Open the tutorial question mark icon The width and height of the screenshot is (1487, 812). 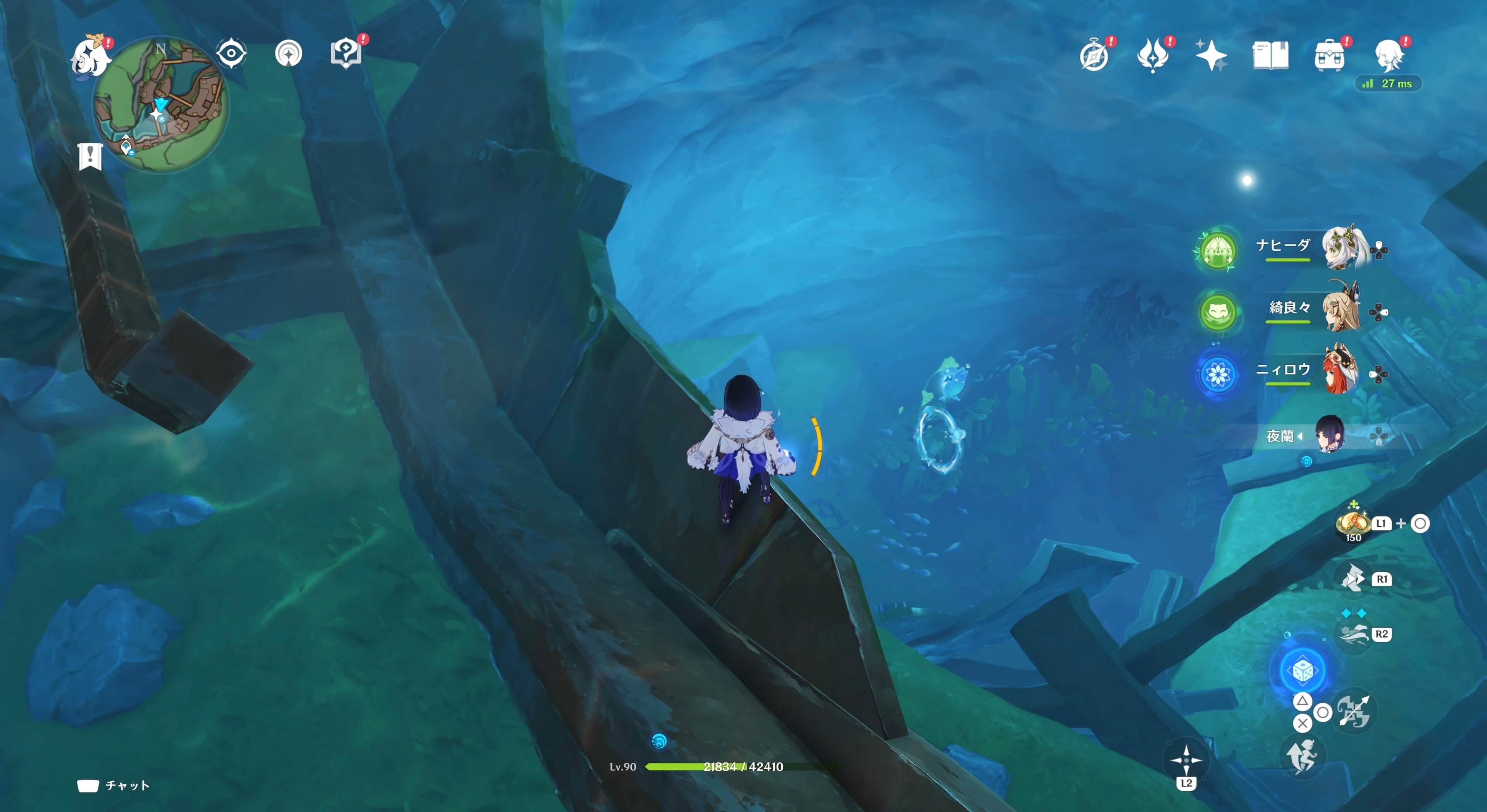coord(346,54)
